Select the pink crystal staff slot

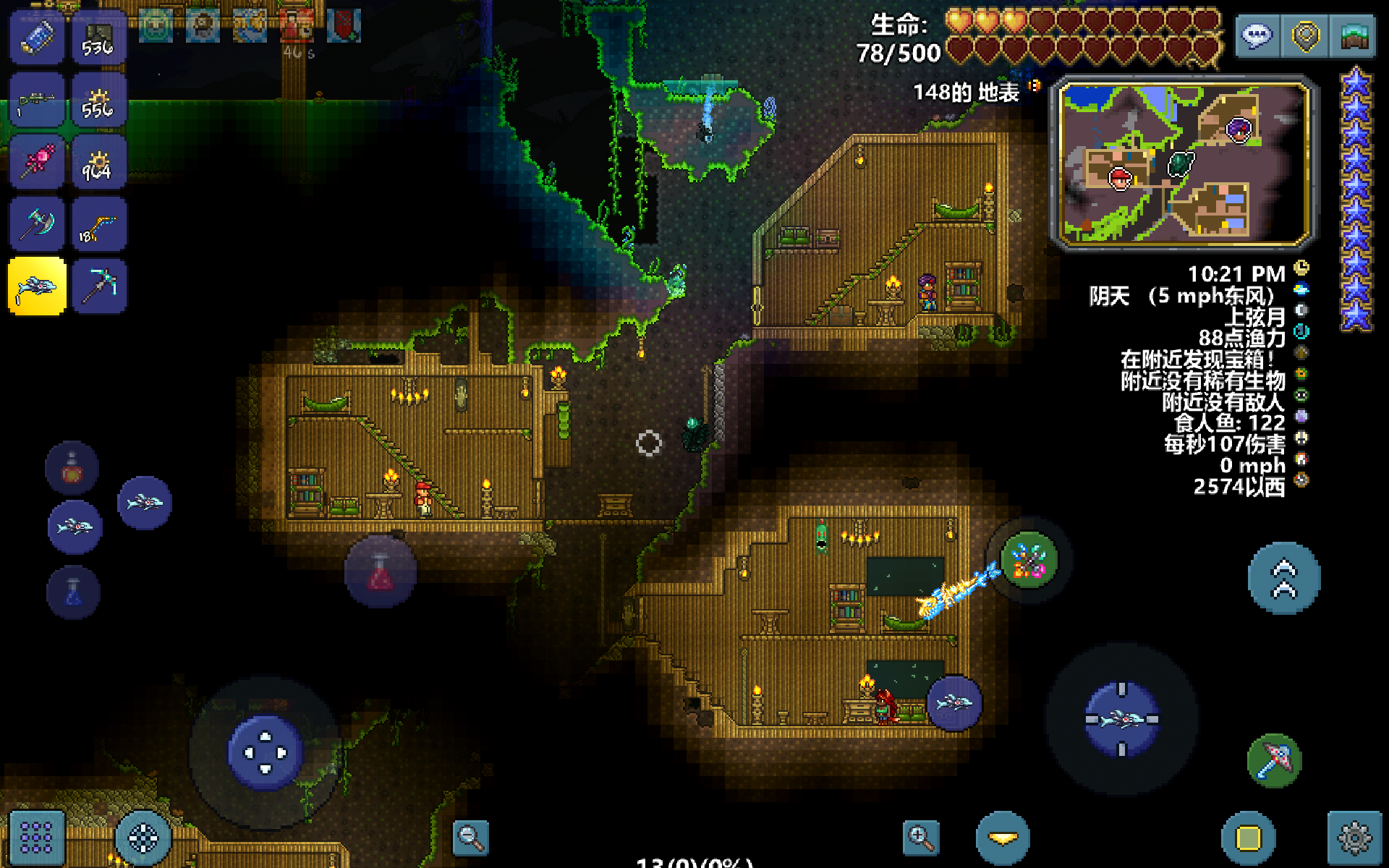[38, 163]
